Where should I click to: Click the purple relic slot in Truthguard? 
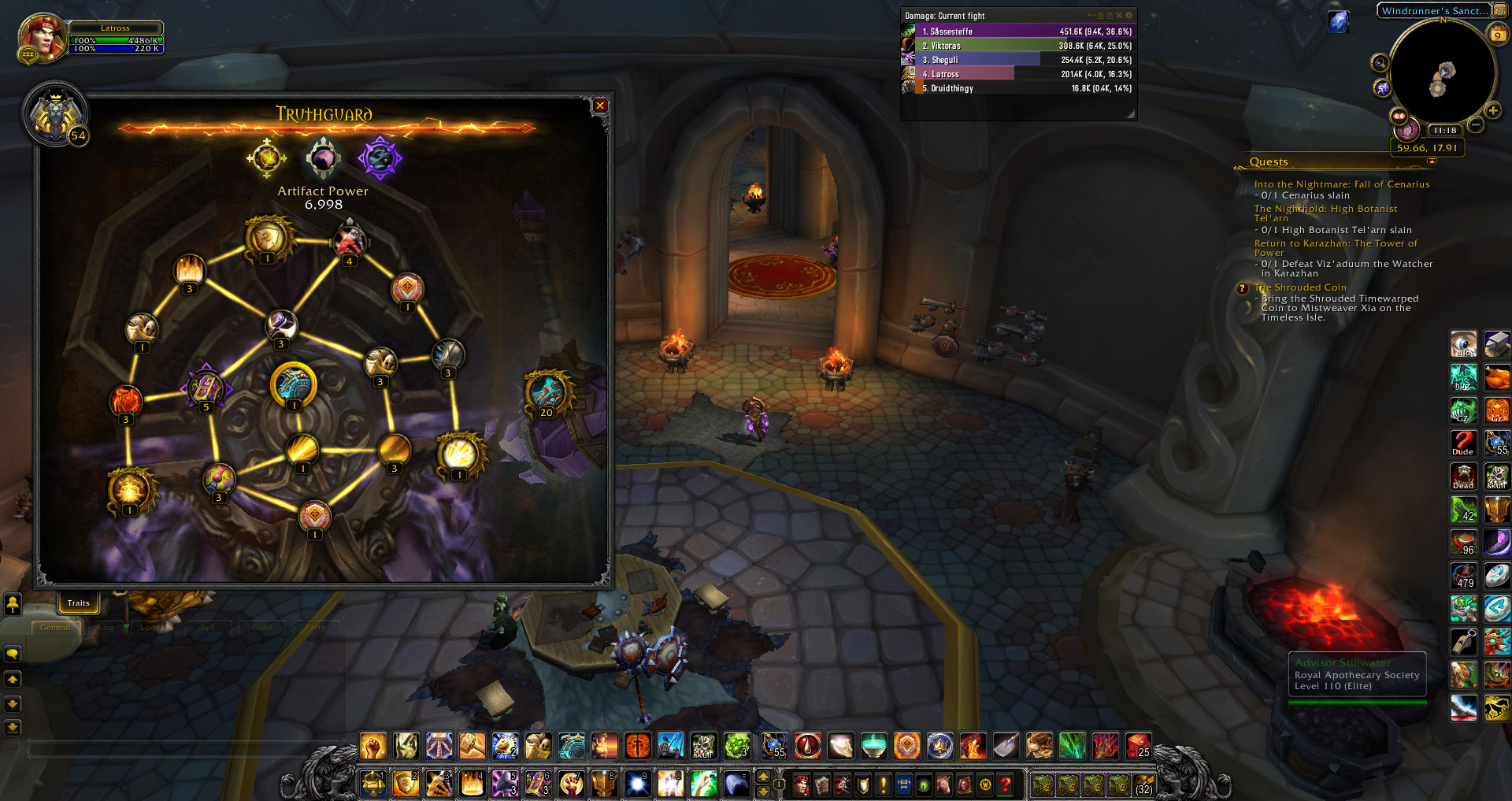[x=380, y=158]
